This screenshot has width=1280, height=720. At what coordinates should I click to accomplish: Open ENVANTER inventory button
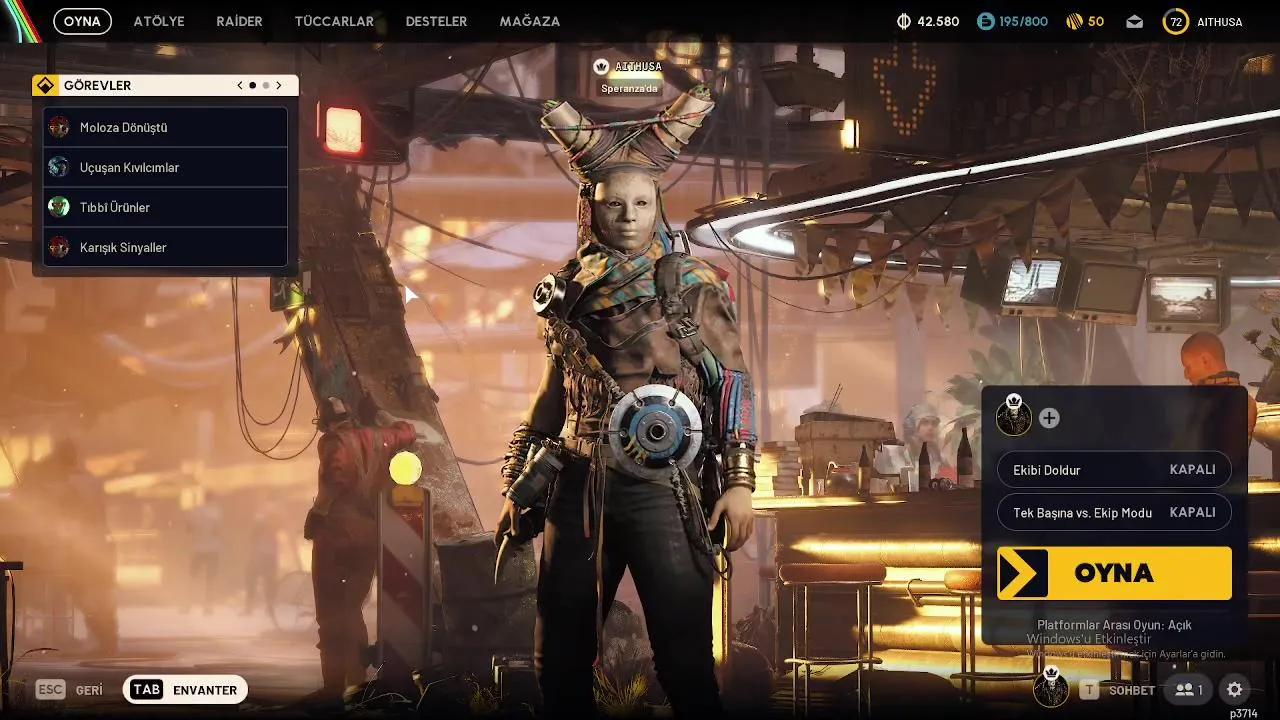tap(186, 690)
